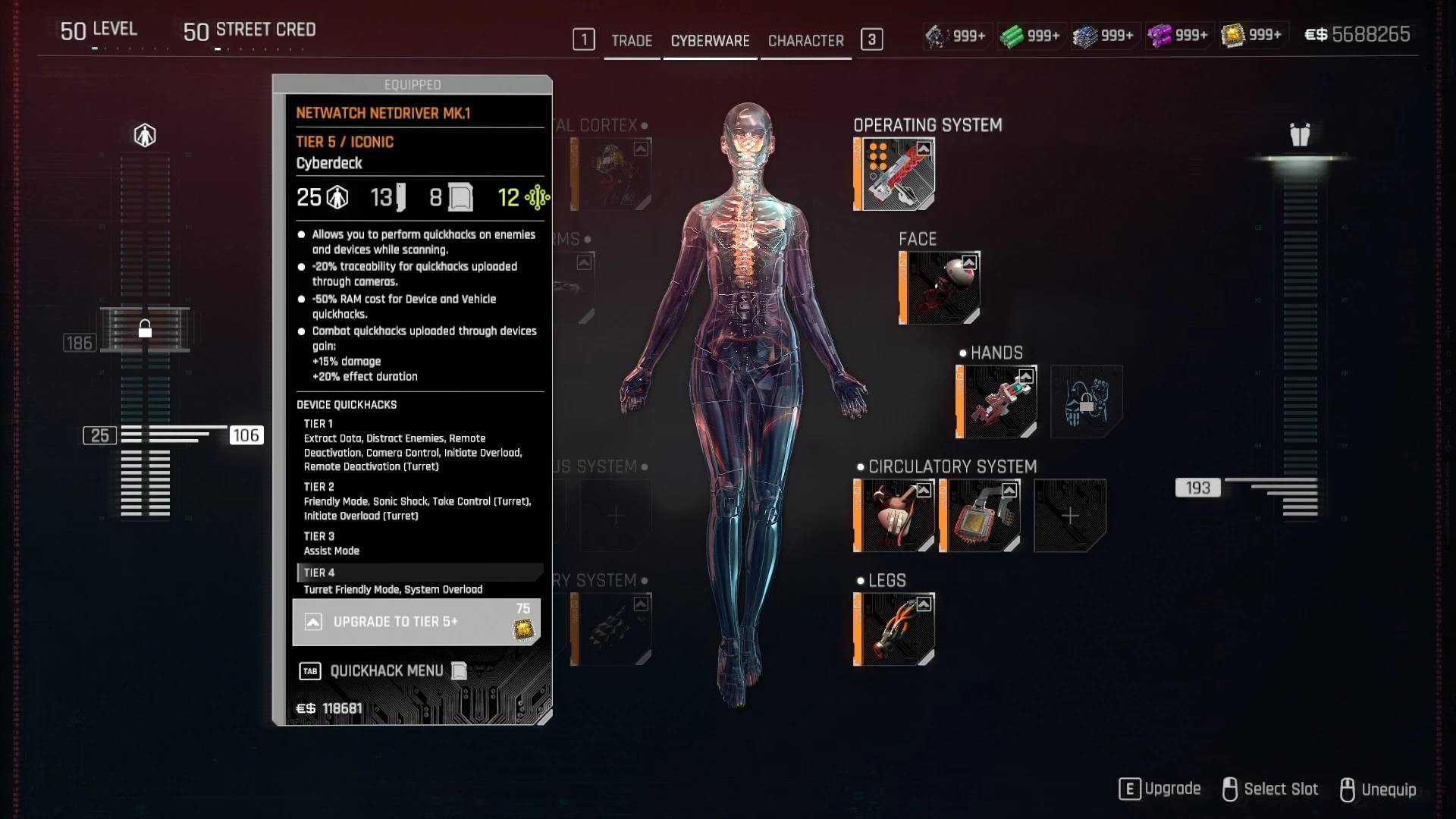
Task: Select the heart implant in Circulatory System
Action: pyautogui.click(x=894, y=515)
